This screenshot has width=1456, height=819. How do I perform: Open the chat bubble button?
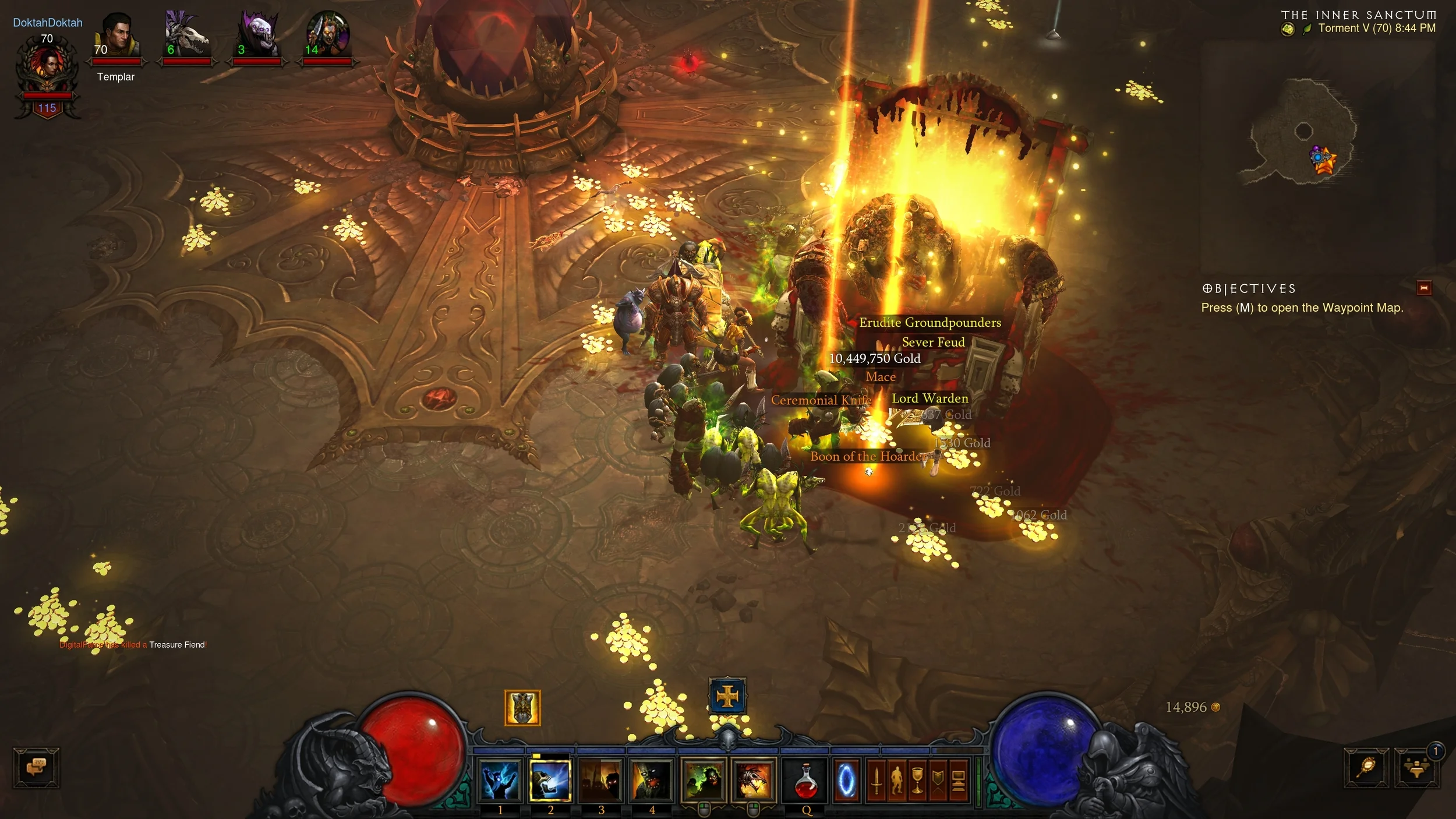pyautogui.click(x=36, y=767)
